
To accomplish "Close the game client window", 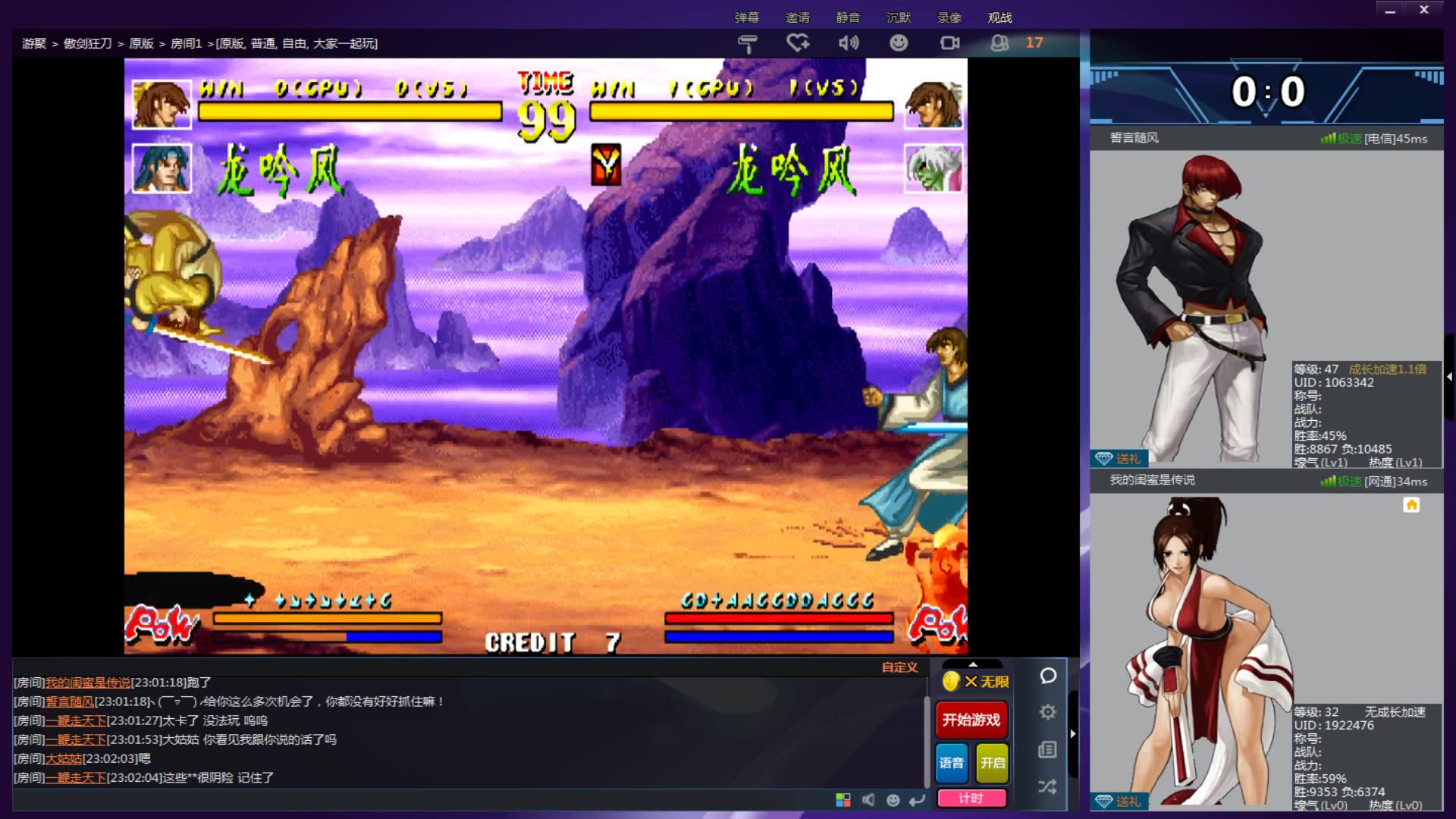I will pos(1424,11).
